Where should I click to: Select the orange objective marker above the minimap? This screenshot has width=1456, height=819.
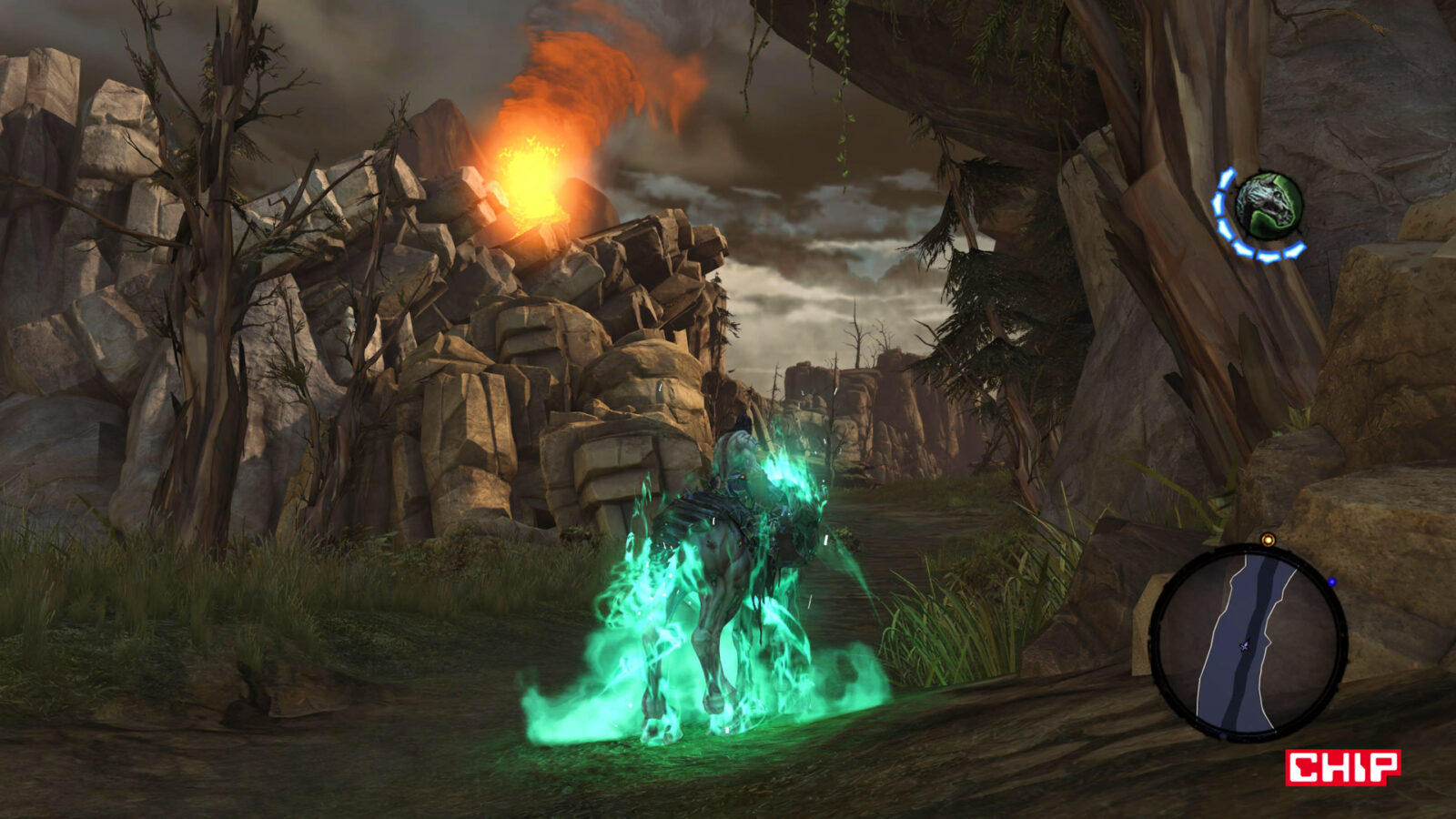(1268, 541)
